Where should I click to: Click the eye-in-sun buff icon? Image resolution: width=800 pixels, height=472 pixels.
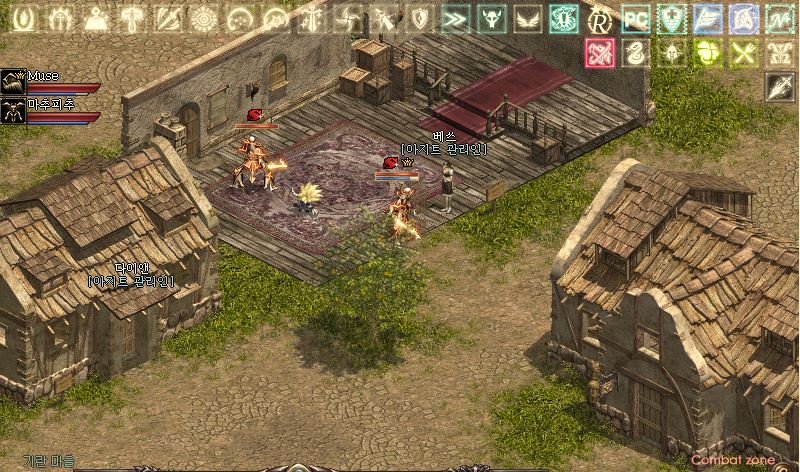203,18
